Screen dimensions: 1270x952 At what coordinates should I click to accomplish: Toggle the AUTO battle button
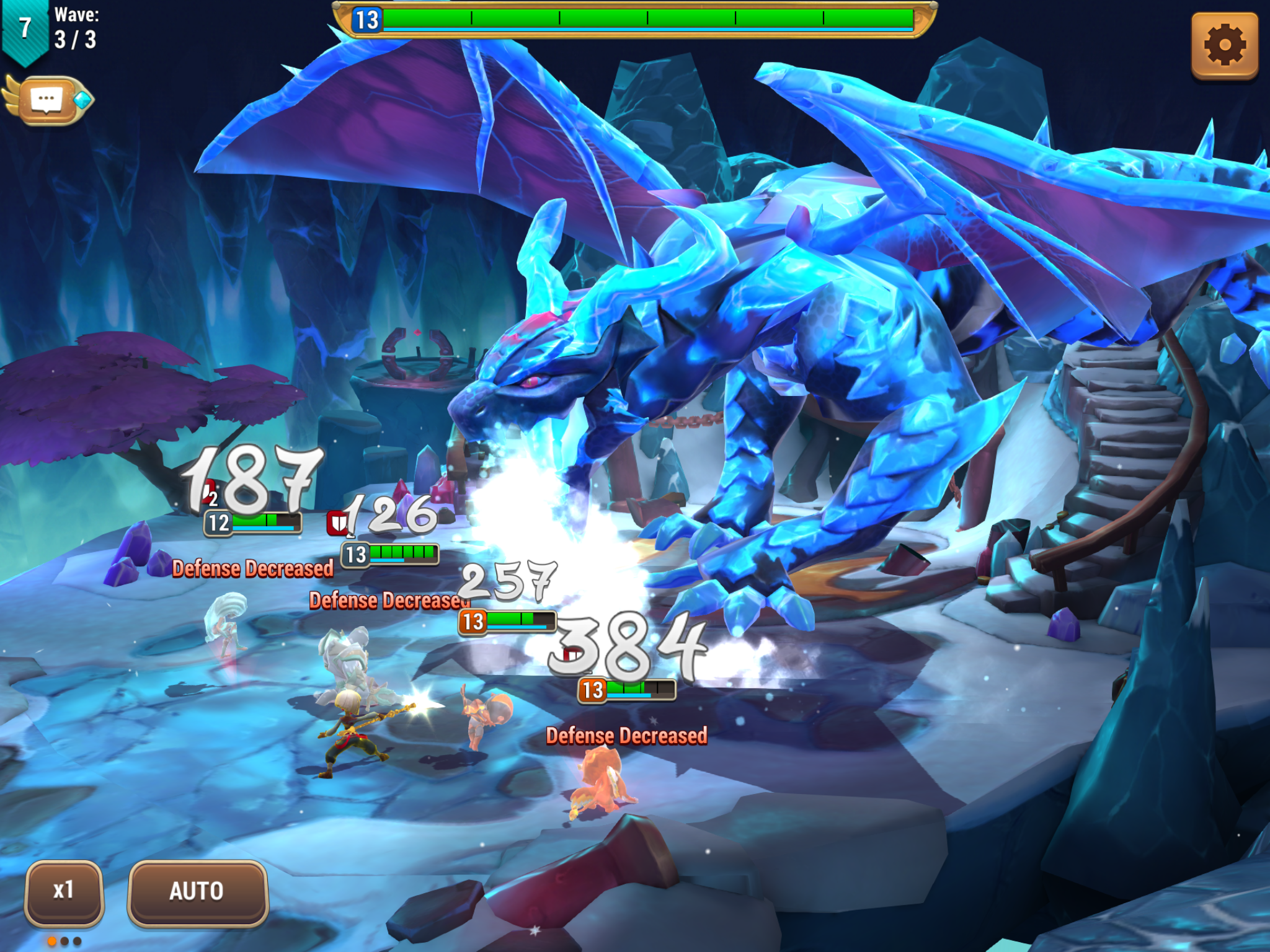tap(197, 891)
